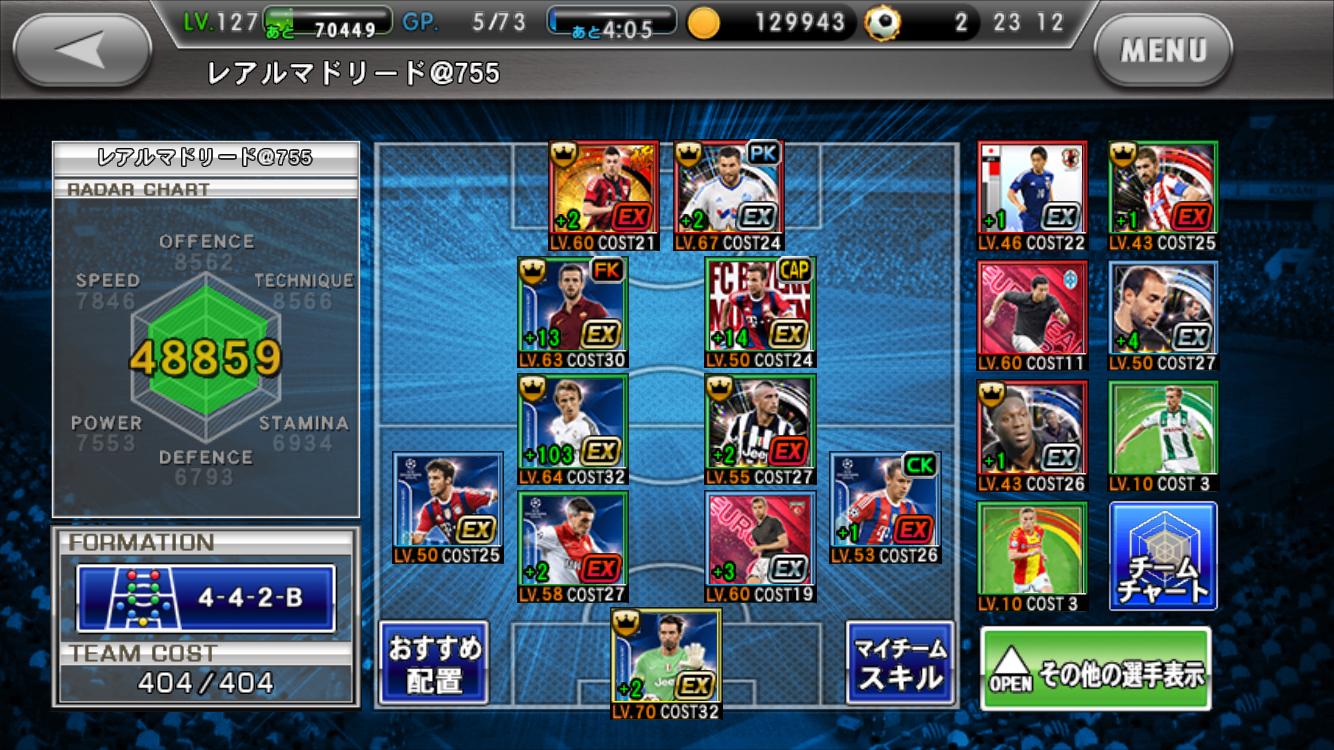1334x750 pixels.
Task: Select the CAP captain card LV.50
Action: tap(759, 311)
